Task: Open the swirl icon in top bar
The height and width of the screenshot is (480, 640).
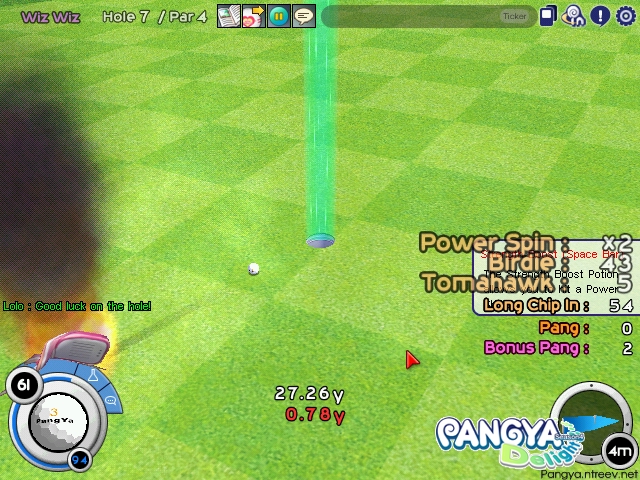Action: pyautogui.click(x=574, y=16)
